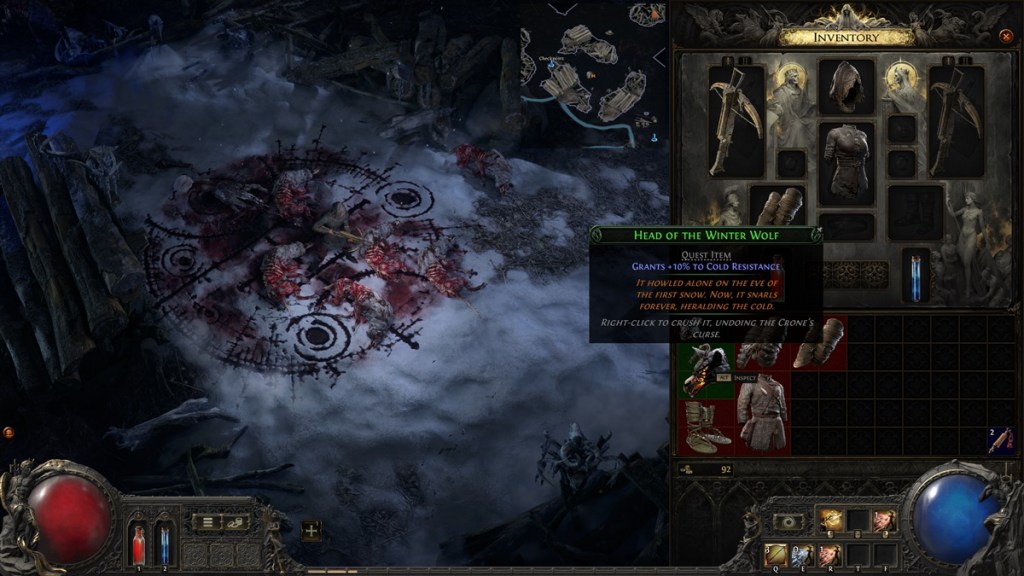
Task: Select the equipped body armour slot
Action: (x=846, y=159)
